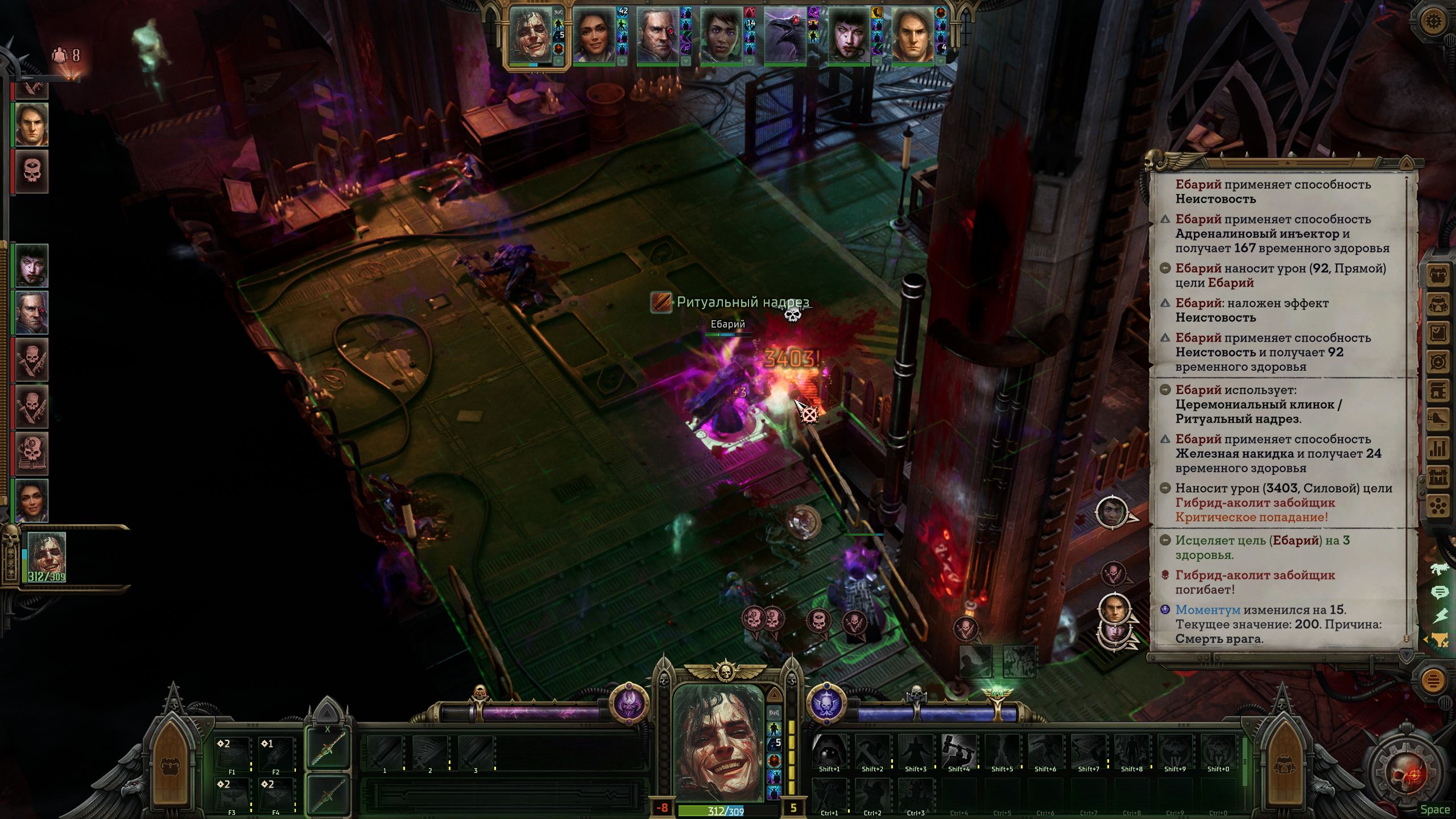Open the inventory chest button
The image size is (1456, 819).
pyautogui.click(x=1438, y=276)
